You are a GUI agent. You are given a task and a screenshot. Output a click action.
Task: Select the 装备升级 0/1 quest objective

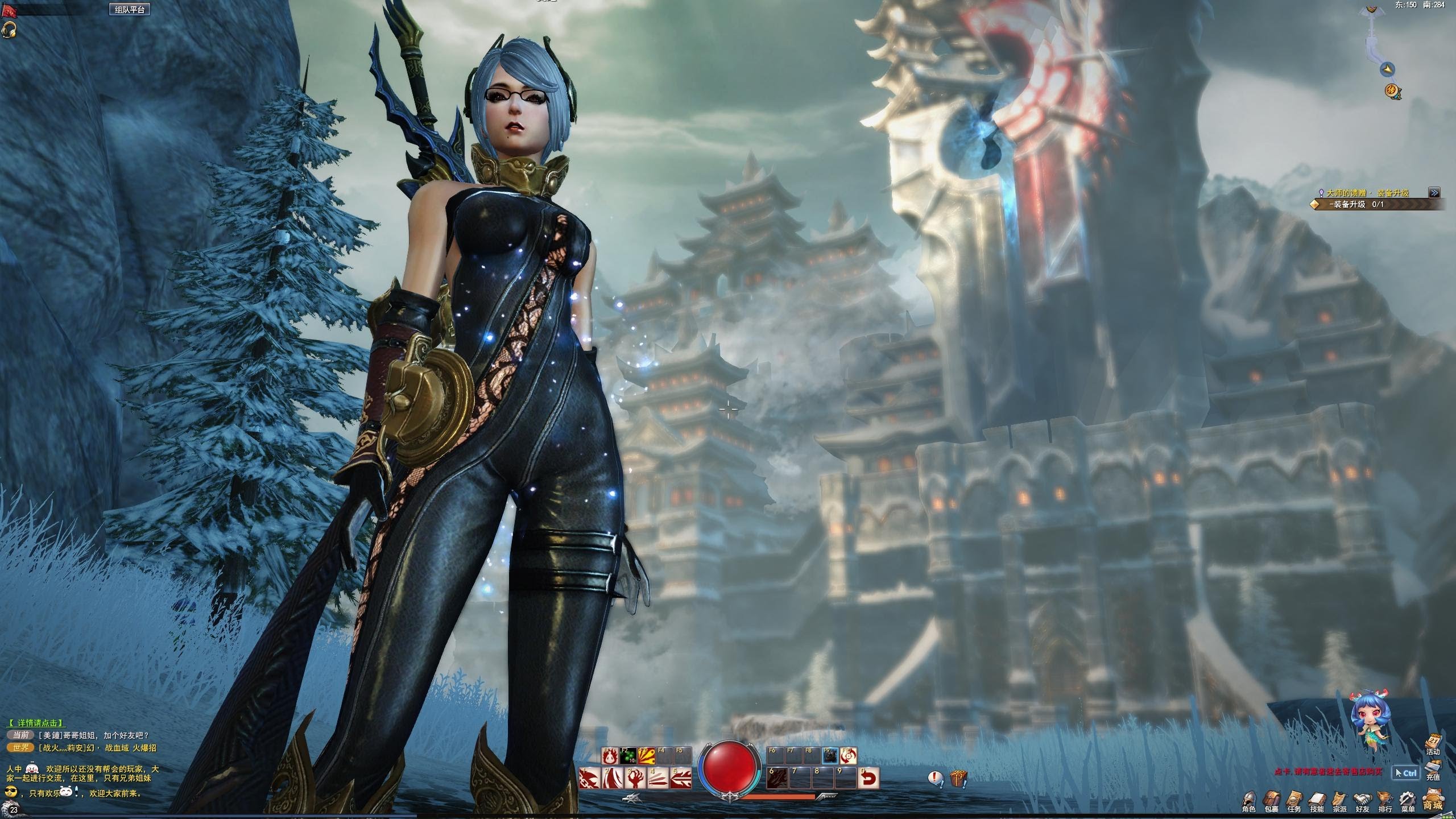(1356, 204)
